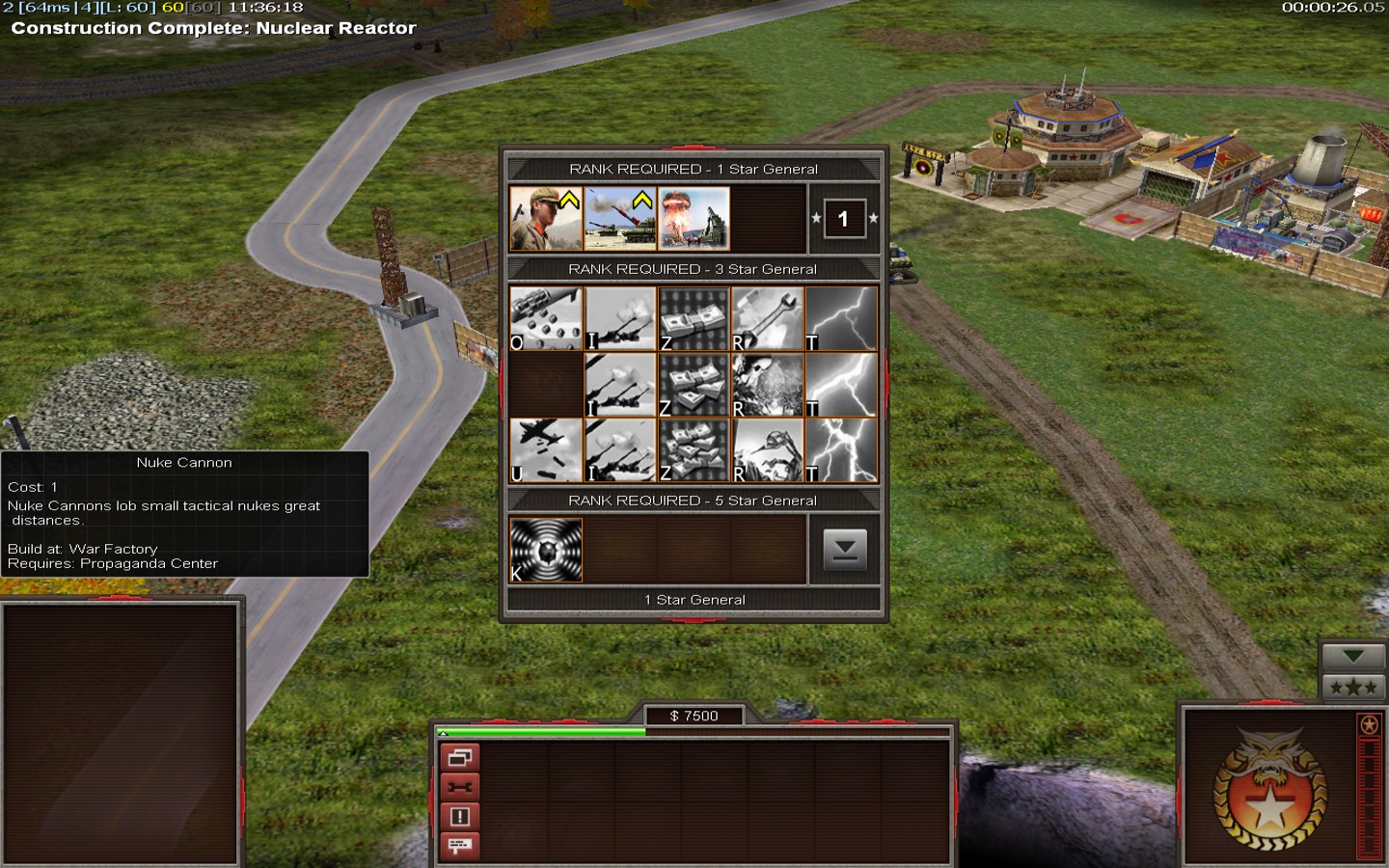The image size is (1389, 868).
Task: Close the General's powers panel with down arrow
Action: tap(844, 550)
